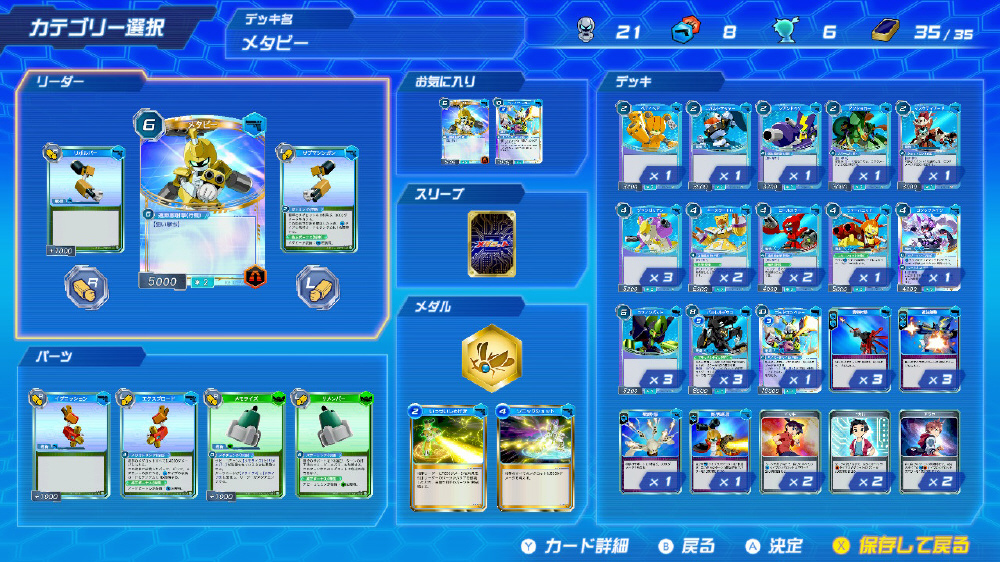Choose the second favorite card in お気に入り

(x=517, y=131)
